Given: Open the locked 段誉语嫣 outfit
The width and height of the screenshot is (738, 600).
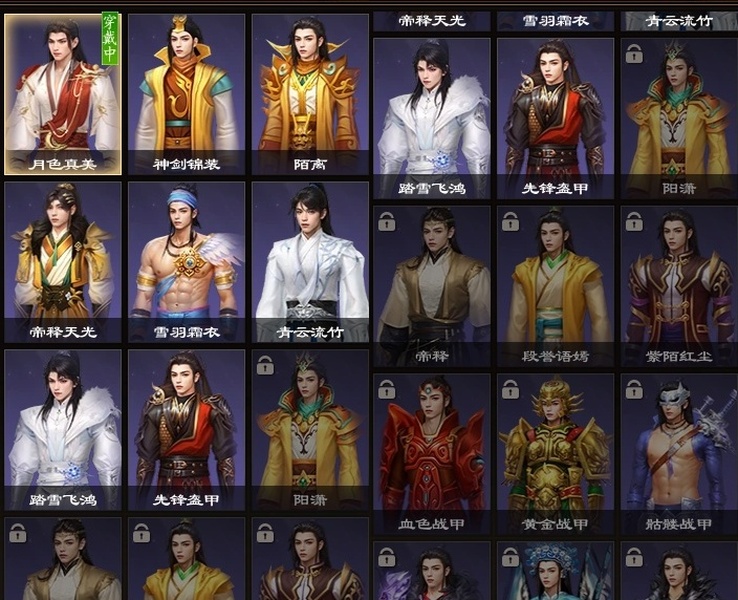Looking at the screenshot, I should click(555, 284).
